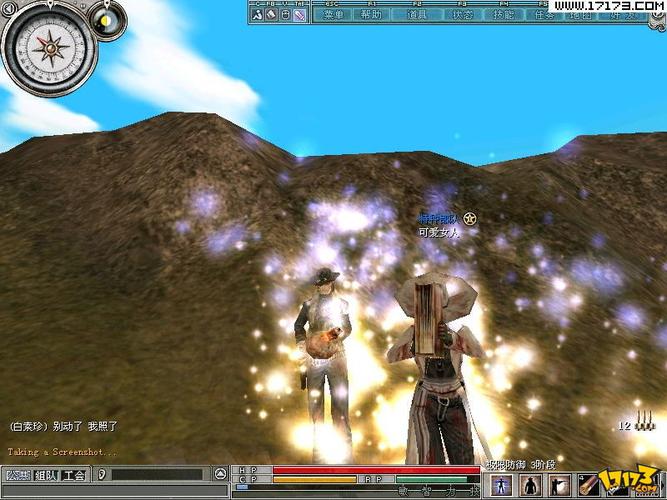Switch to the 工会 guild chat tab

[x=74, y=476]
